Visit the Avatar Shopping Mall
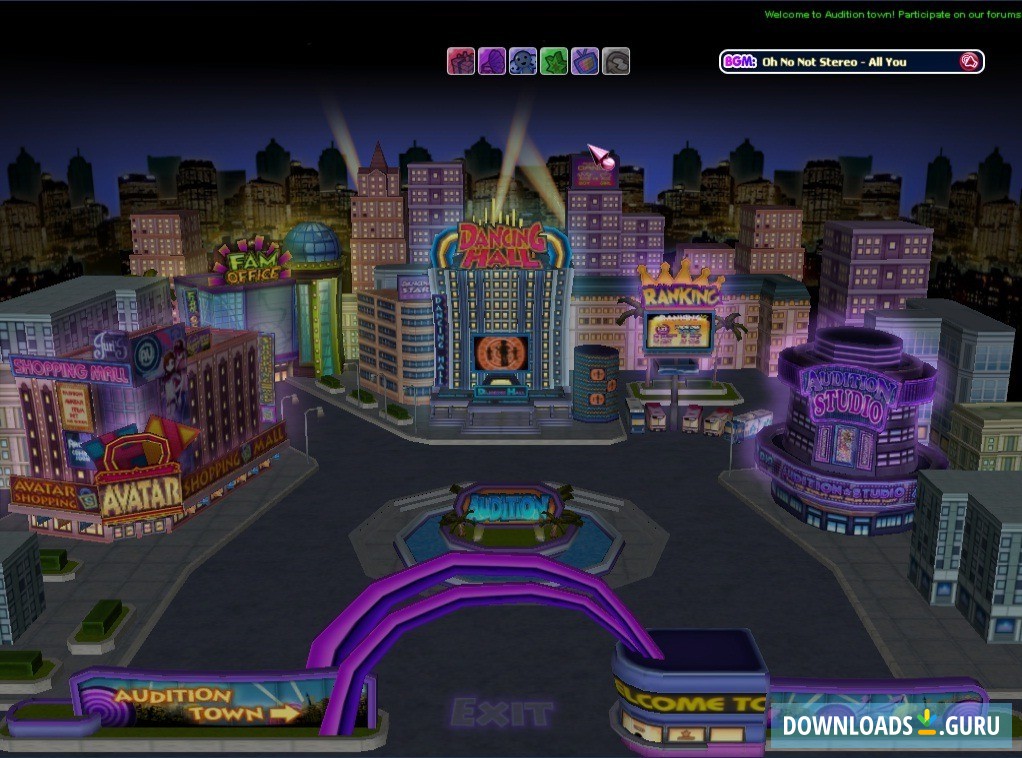Image resolution: width=1022 pixels, height=758 pixels. point(140,491)
